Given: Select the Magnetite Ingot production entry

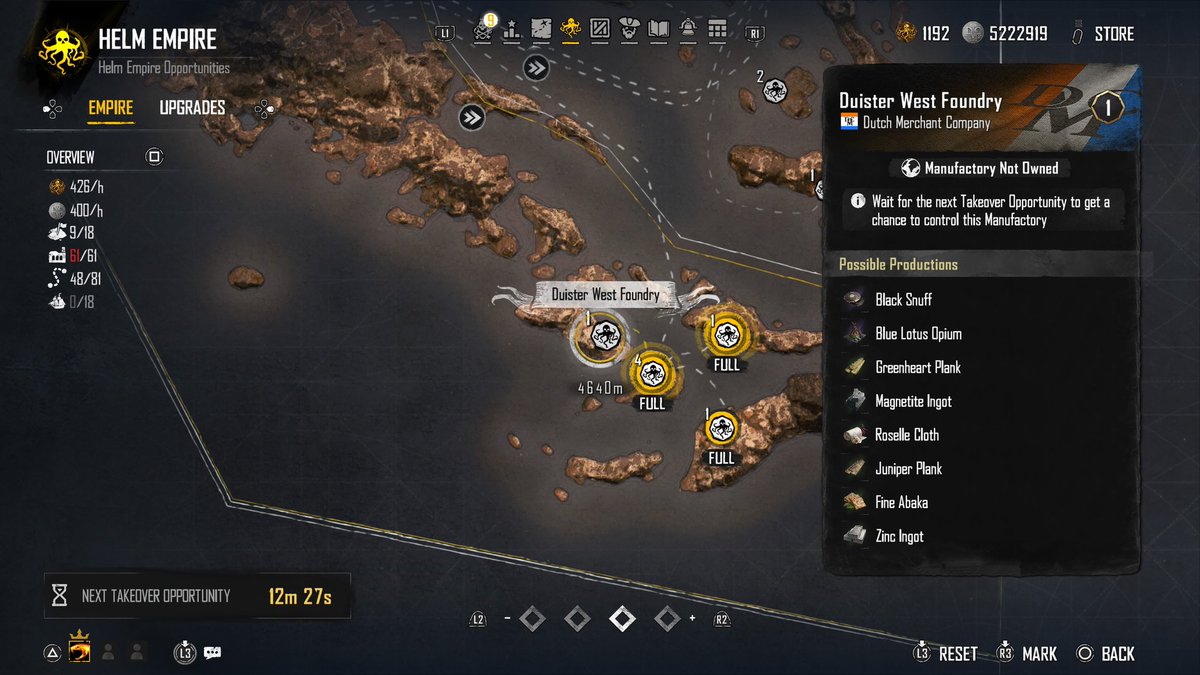Looking at the screenshot, I should tap(913, 402).
